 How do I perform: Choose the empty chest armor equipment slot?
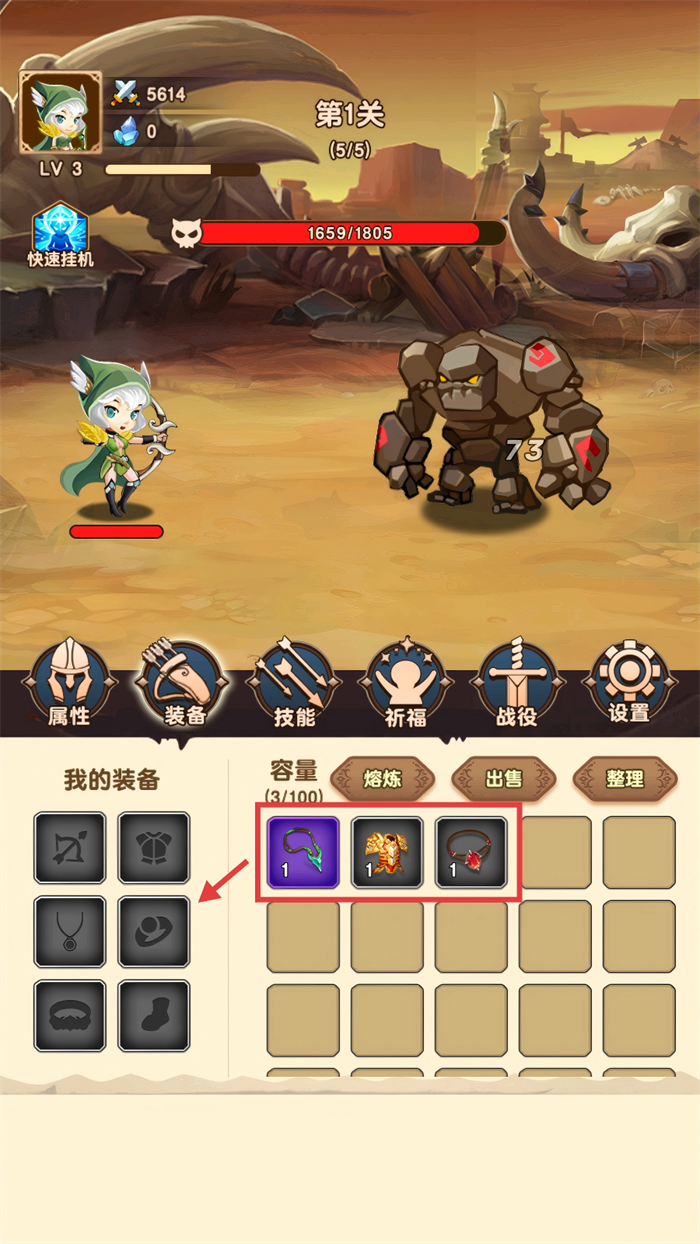(154, 848)
